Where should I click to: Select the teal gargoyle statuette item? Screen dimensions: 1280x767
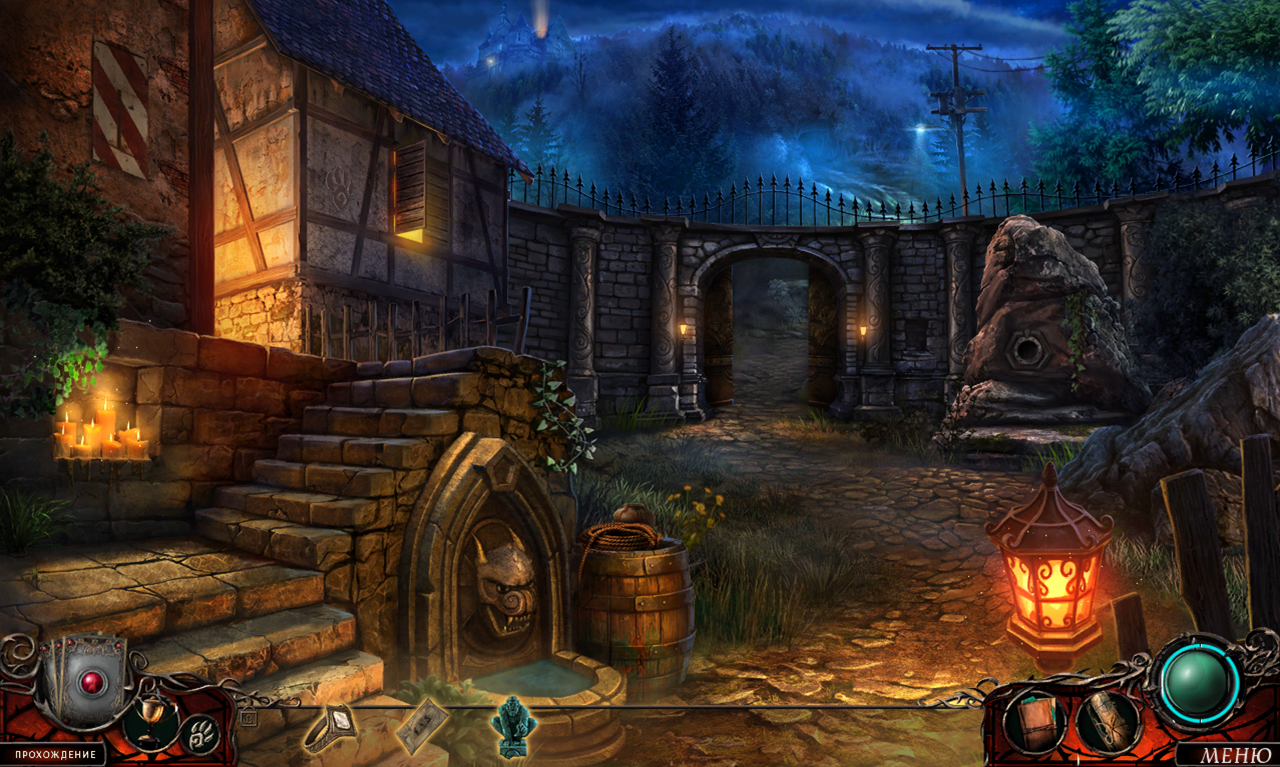click(x=514, y=724)
